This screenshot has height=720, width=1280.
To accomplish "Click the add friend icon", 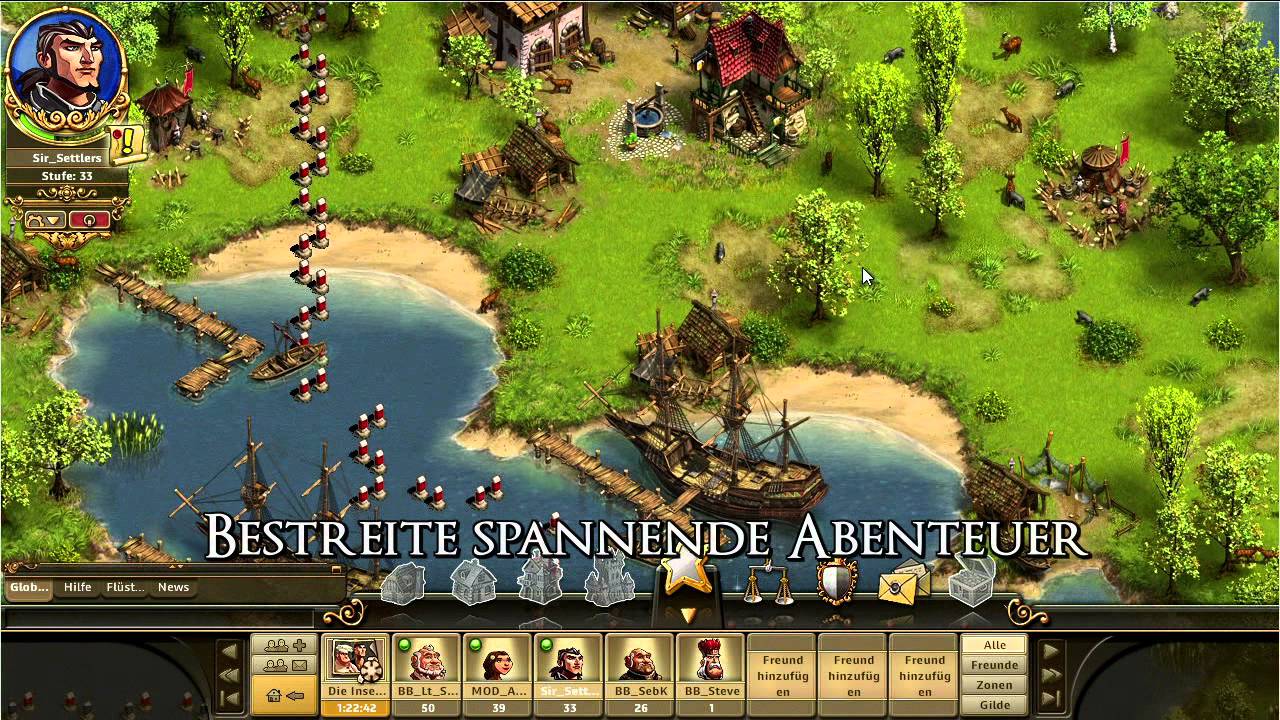I will [x=283, y=645].
